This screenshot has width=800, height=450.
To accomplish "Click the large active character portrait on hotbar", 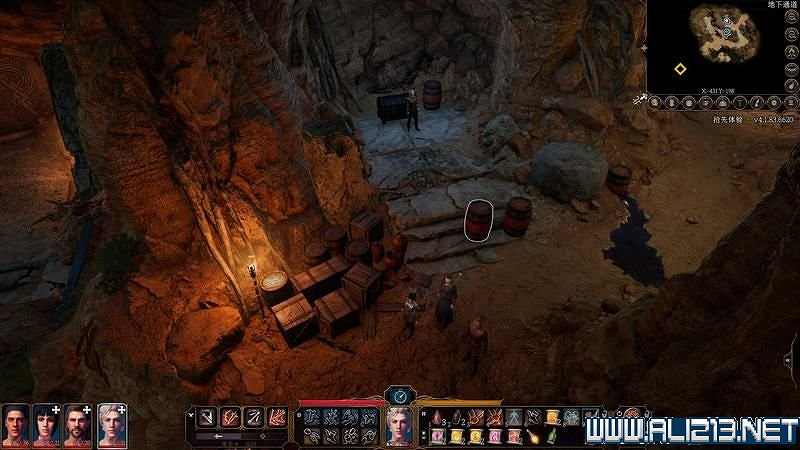I will (x=400, y=425).
